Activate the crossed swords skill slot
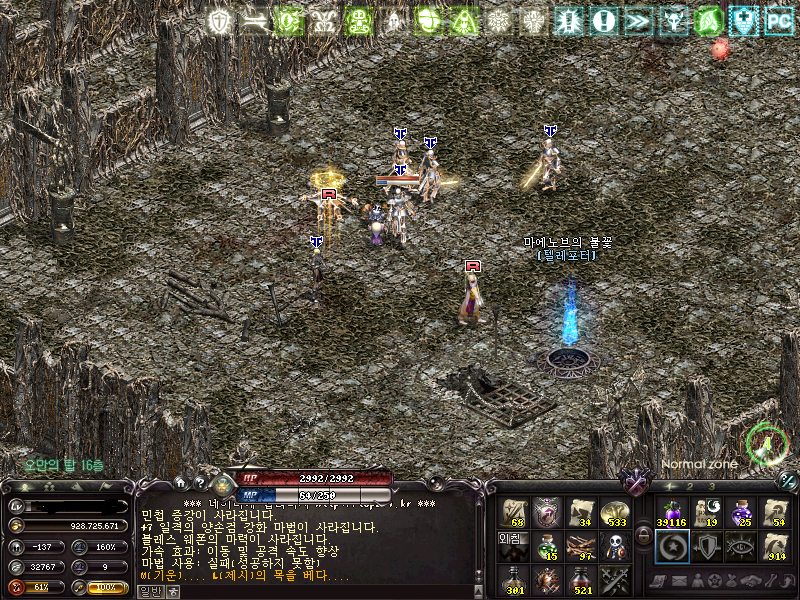Viewport: 800px width, 600px height. tap(614, 579)
